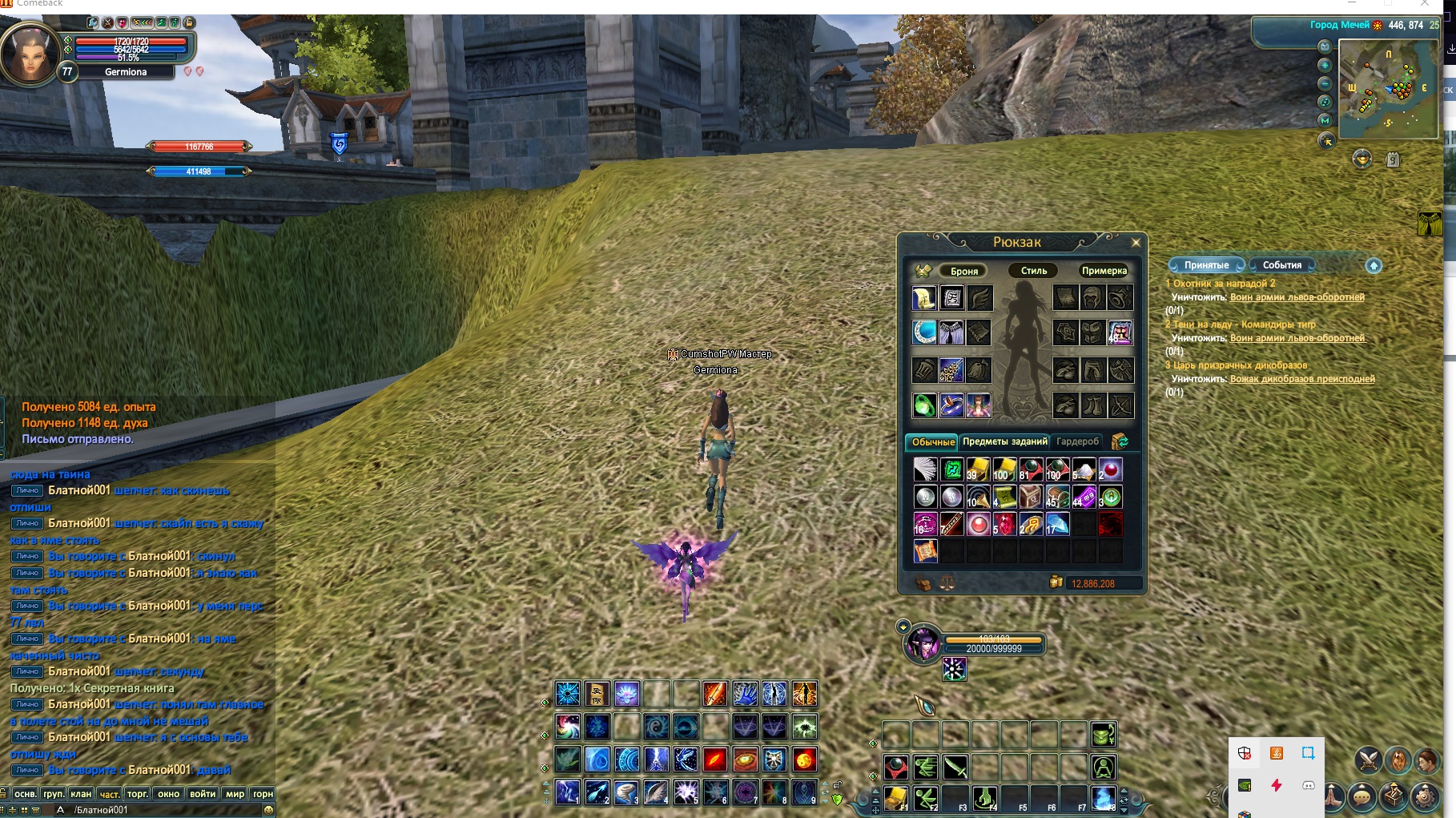Open the minimap in the corner
This screenshot has width=1456, height=818.
pos(1390,89)
